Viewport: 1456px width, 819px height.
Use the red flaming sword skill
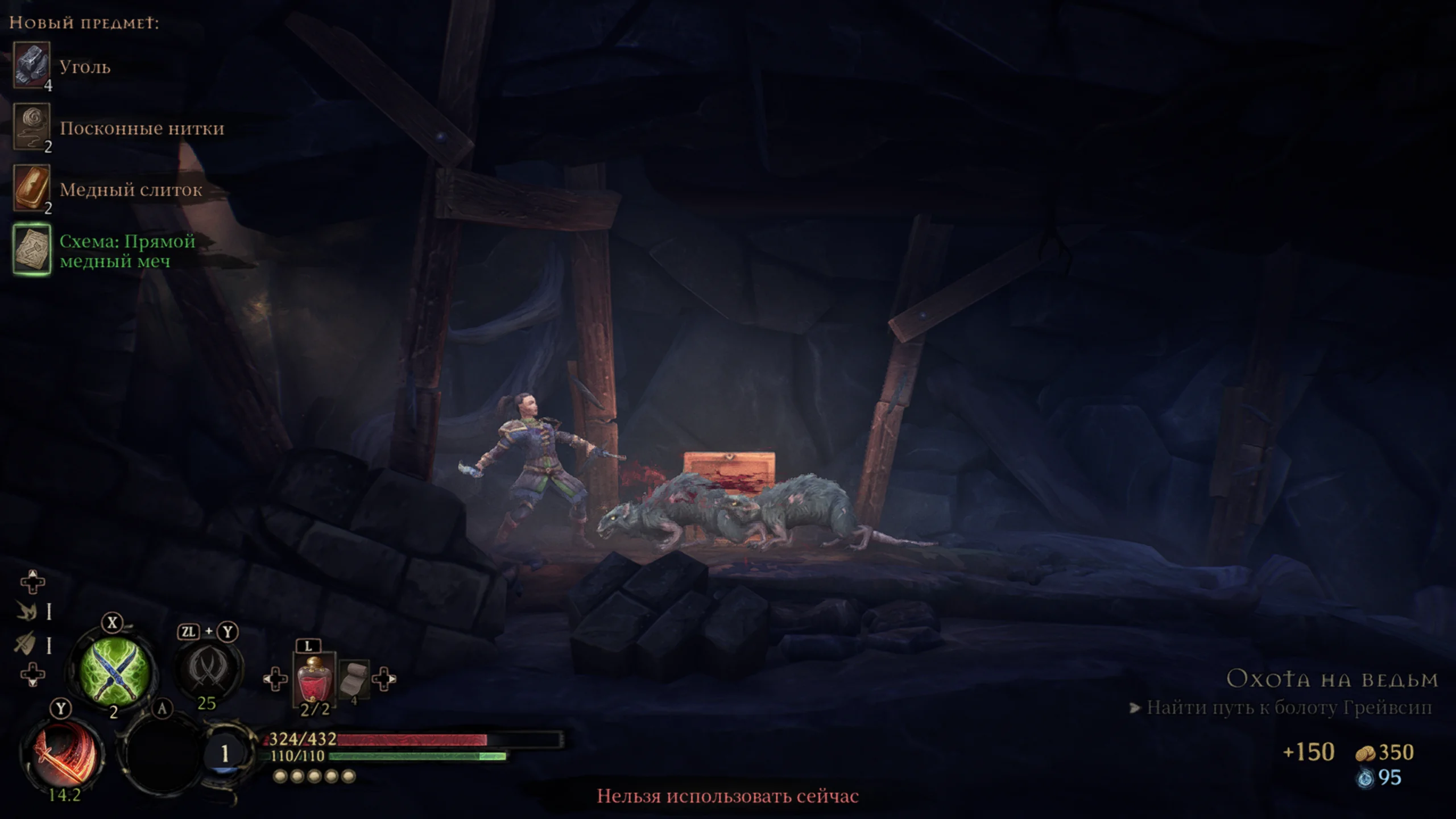tap(63, 754)
